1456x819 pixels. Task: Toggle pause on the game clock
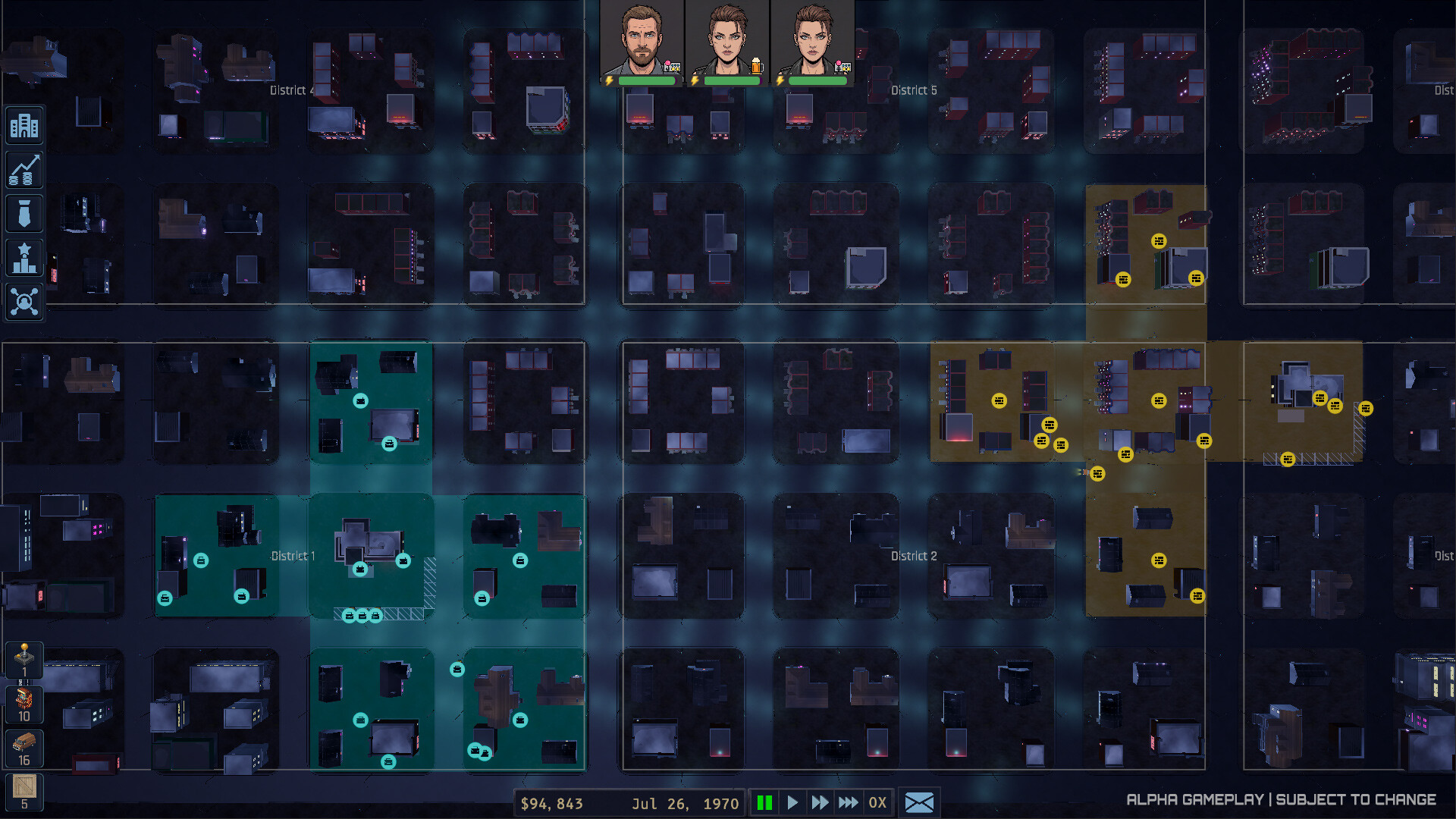[766, 802]
